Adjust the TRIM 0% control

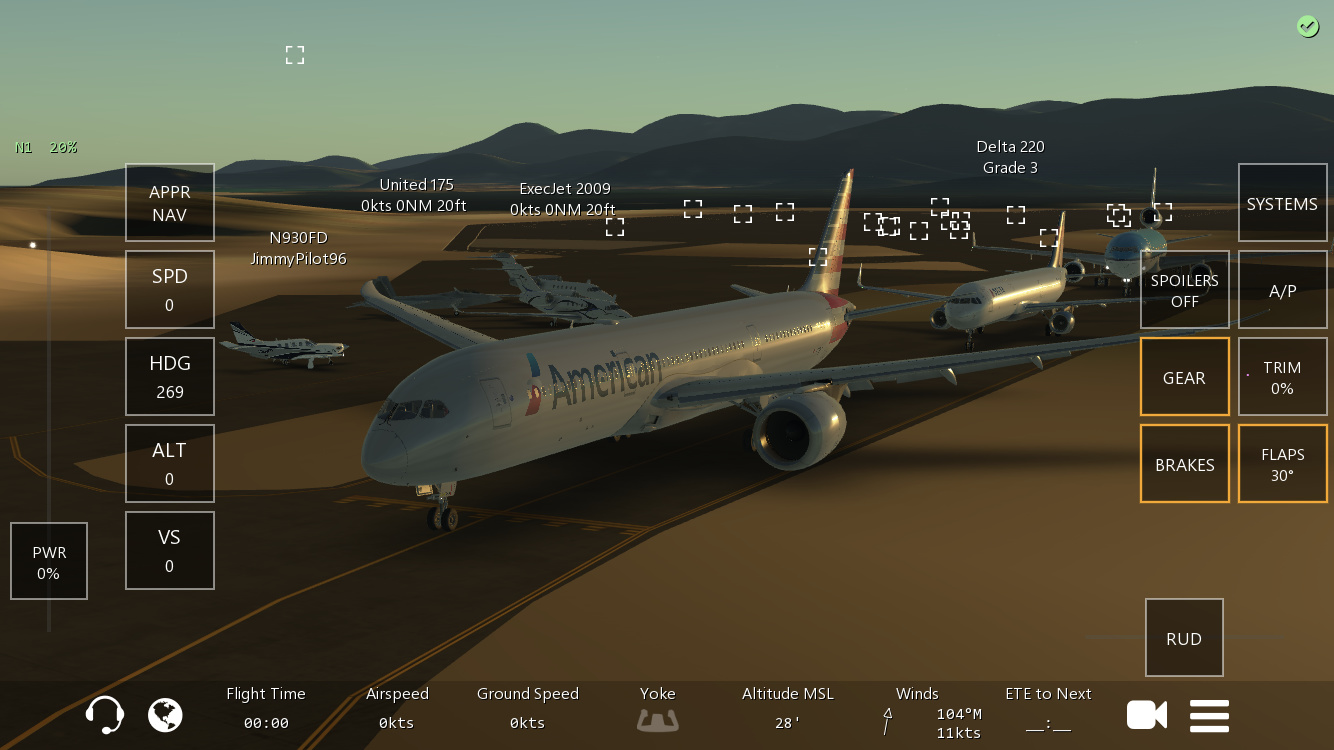pyautogui.click(x=1282, y=377)
